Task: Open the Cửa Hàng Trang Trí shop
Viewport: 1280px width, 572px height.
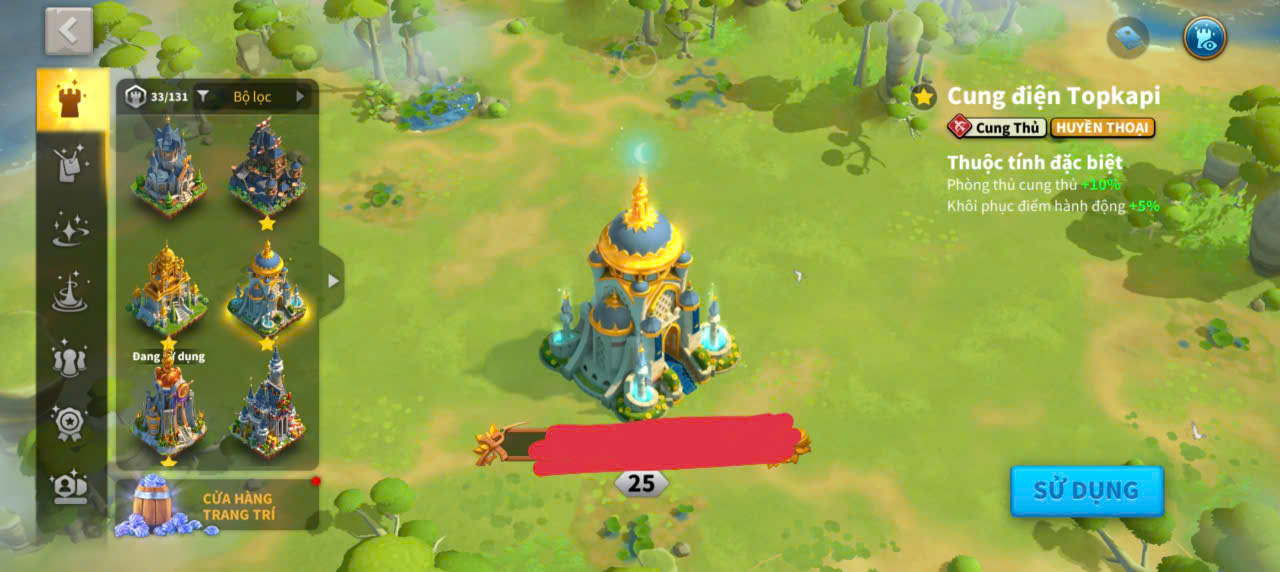Action: pyautogui.click(x=216, y=506)
